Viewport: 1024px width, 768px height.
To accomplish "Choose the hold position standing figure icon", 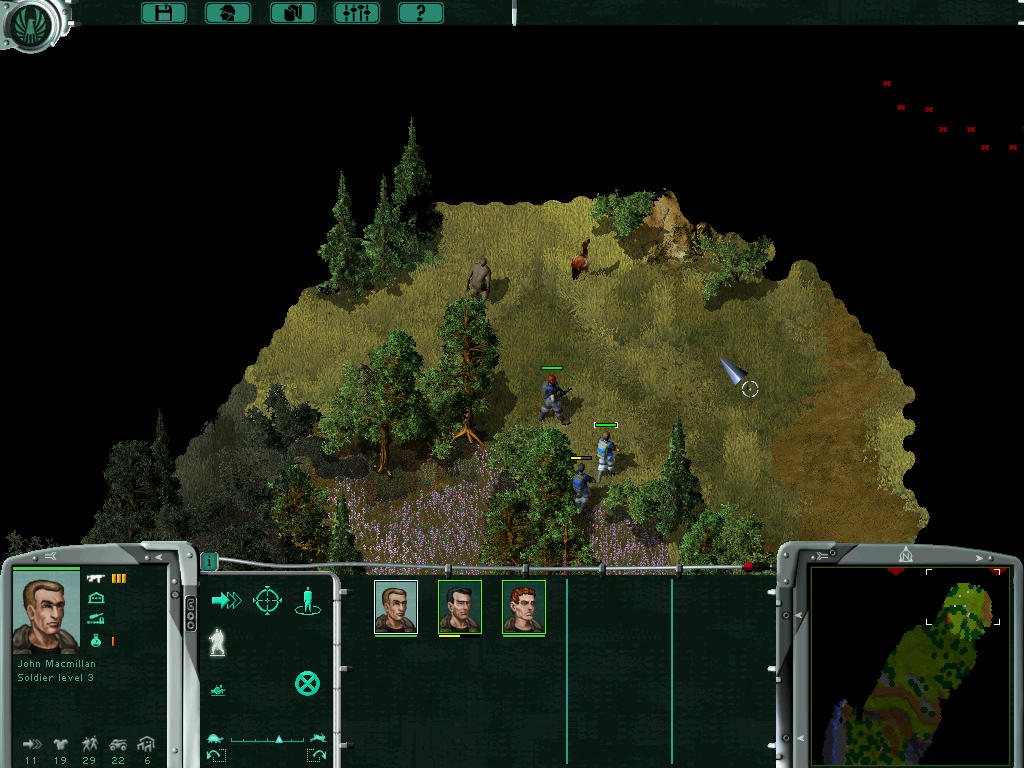I will [x=307, y=600].
